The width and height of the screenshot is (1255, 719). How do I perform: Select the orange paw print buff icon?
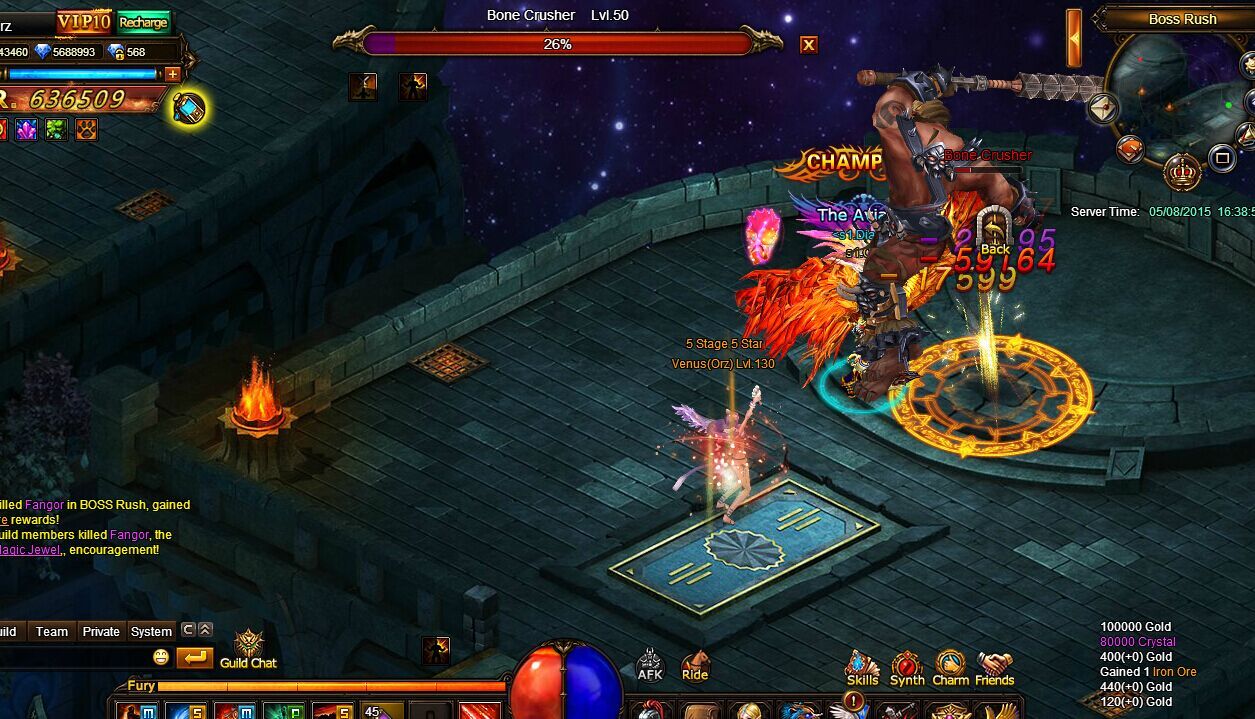tap(87, 129)
